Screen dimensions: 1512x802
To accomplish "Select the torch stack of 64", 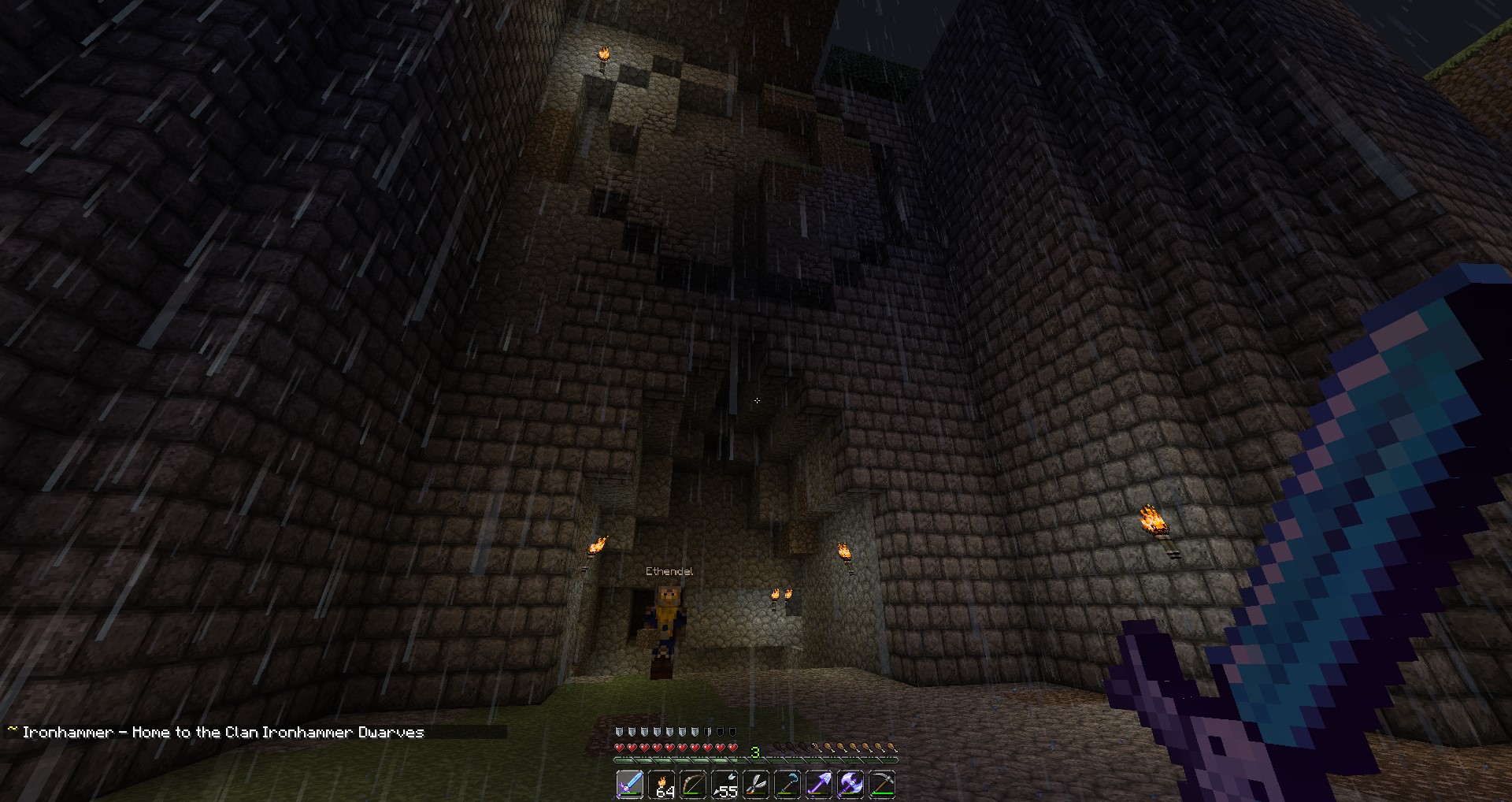I will click(x=661, y=785).
